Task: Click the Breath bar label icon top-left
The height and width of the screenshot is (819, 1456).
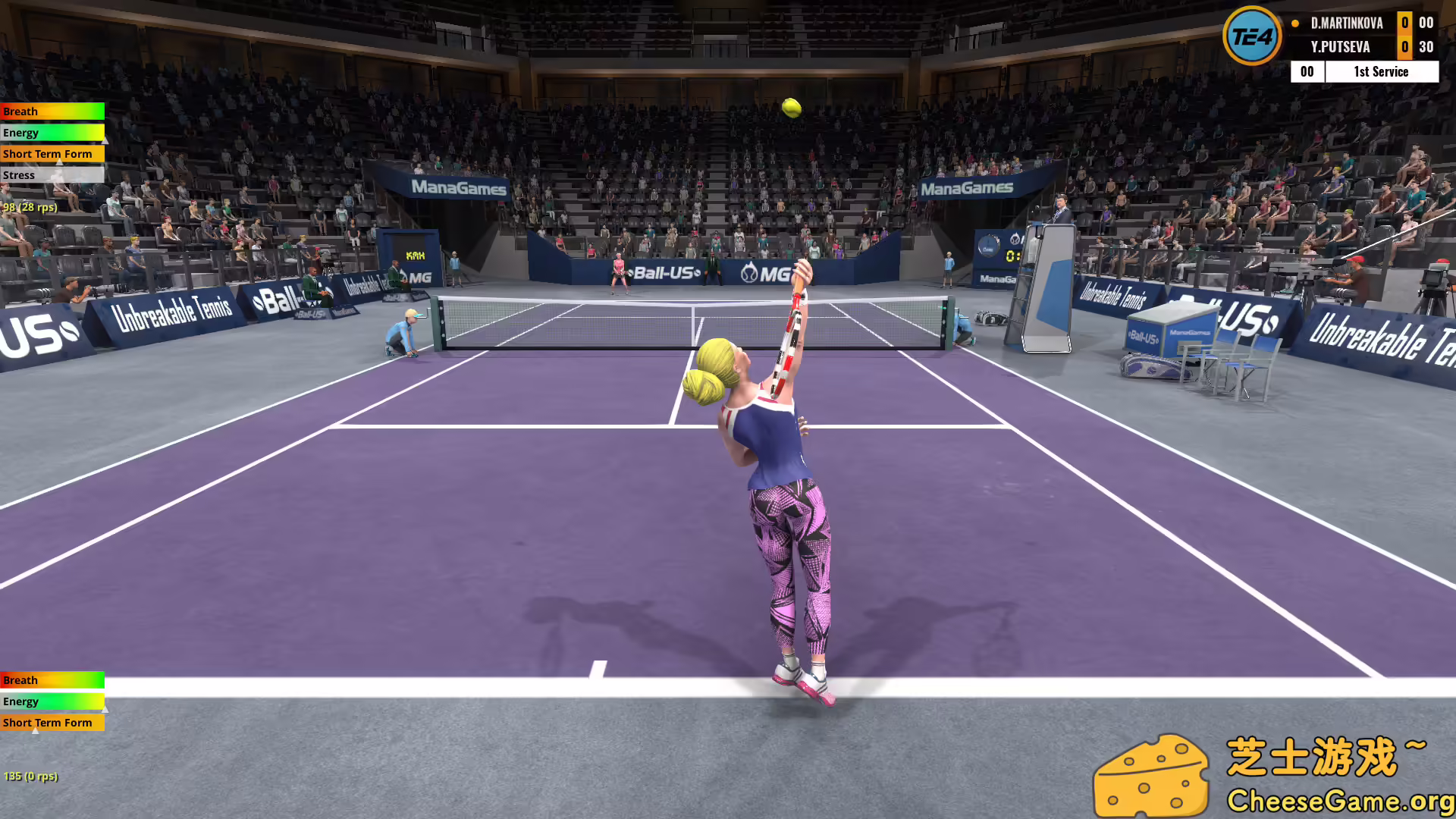Action: pos(52,111)
